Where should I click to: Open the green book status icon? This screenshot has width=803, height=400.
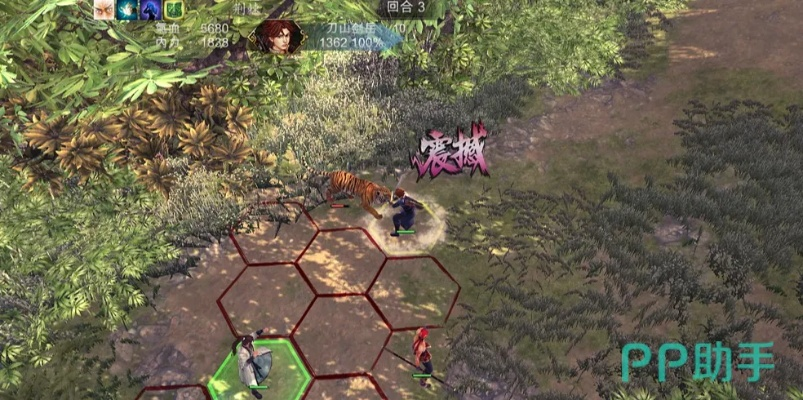[173, 10]
